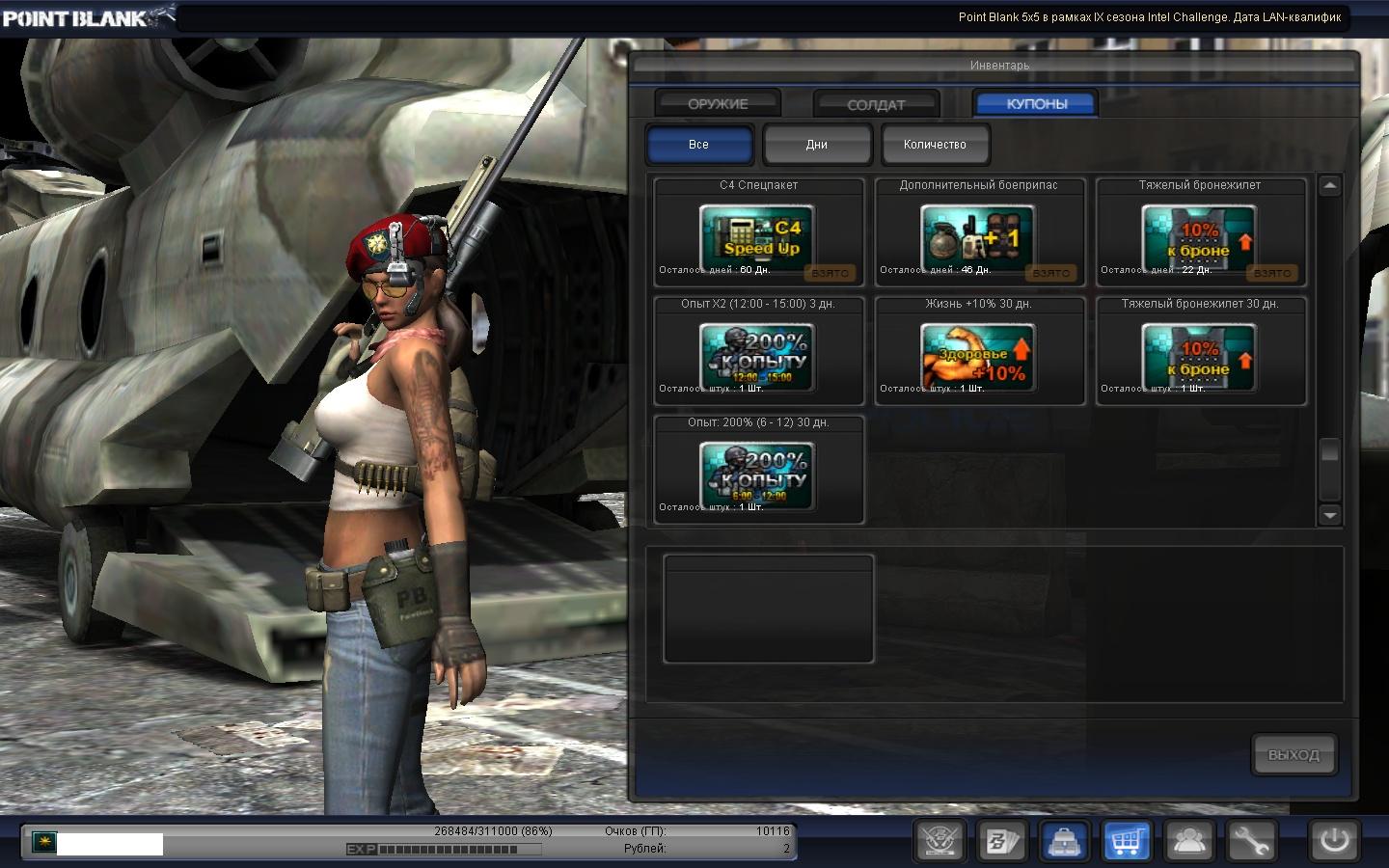Click the power button to quit
1389x868 pixels.
coord(1334,840)
